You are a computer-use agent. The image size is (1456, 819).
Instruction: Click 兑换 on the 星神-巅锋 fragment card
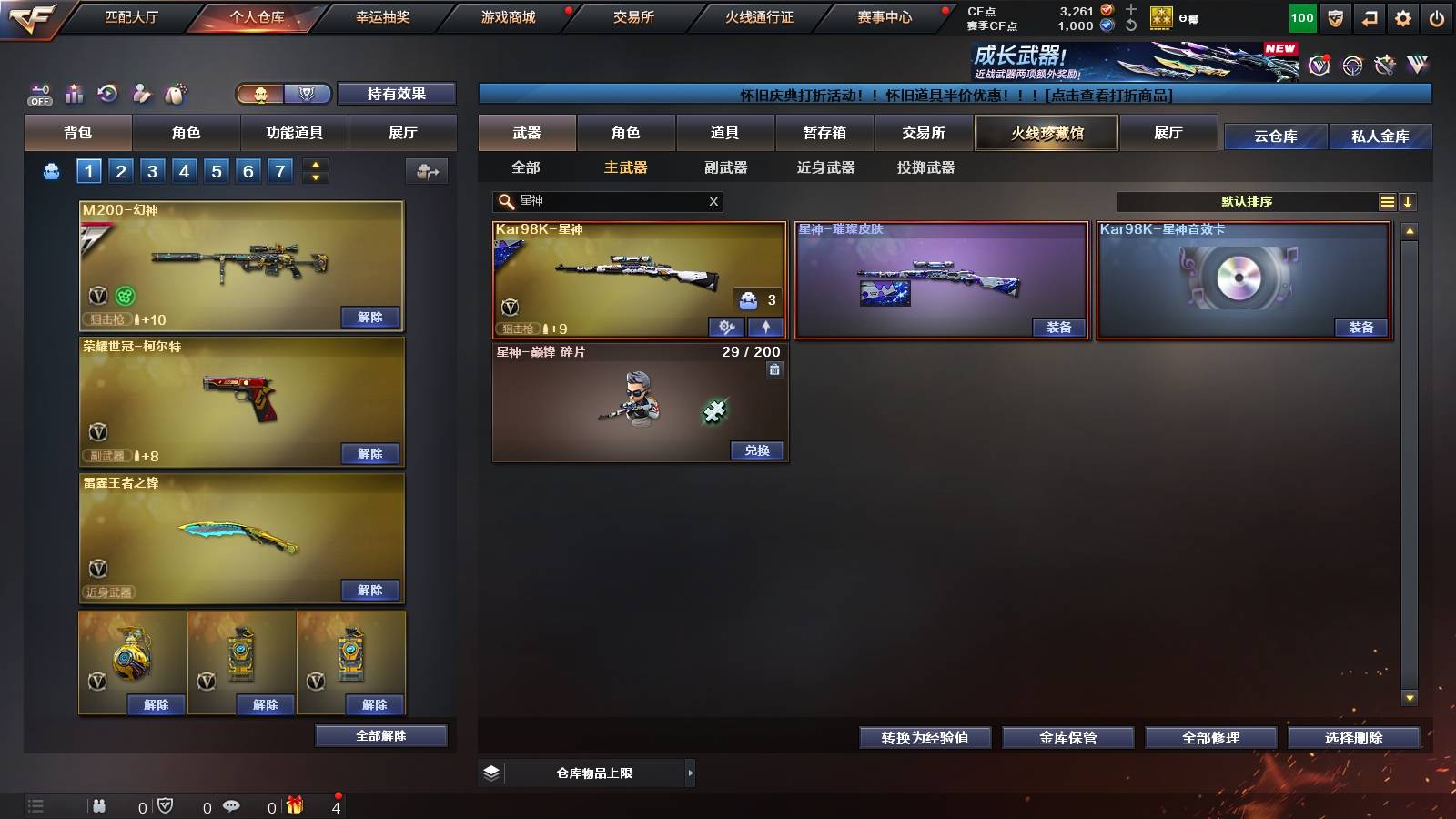pos(756,450)
